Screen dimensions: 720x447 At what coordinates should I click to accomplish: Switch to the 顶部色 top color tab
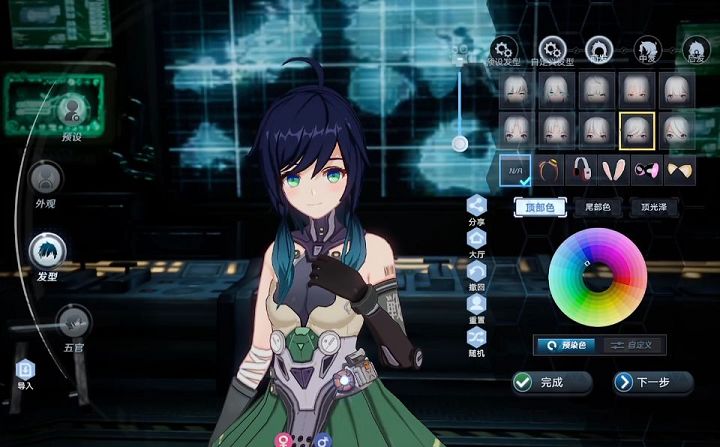click(541, 207)
